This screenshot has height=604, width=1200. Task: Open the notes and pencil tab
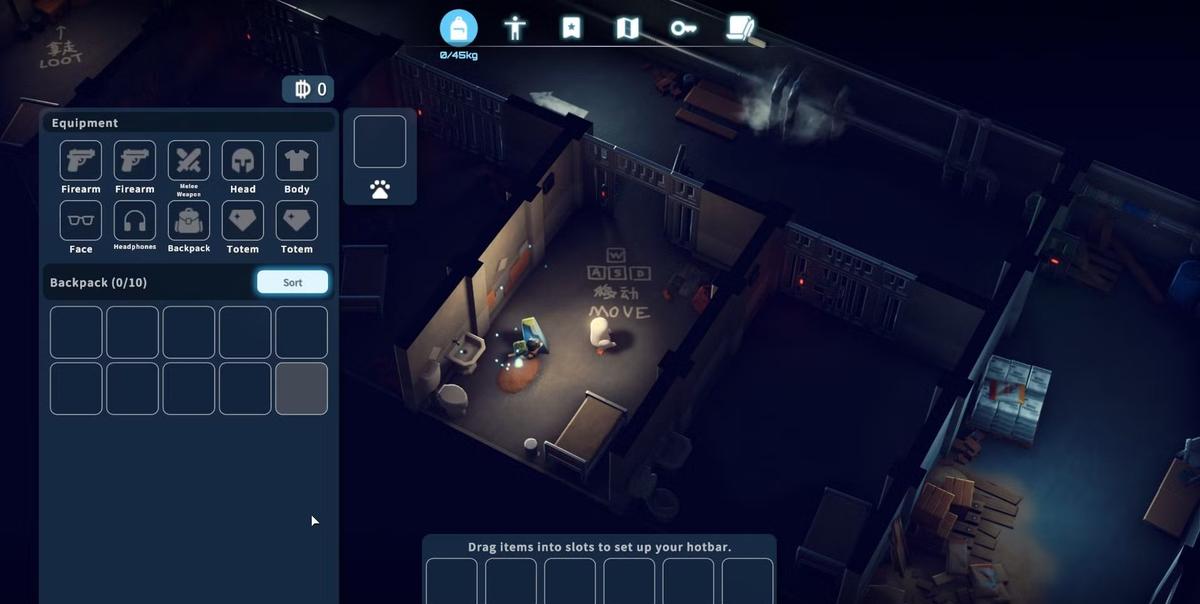click(741, 28)
